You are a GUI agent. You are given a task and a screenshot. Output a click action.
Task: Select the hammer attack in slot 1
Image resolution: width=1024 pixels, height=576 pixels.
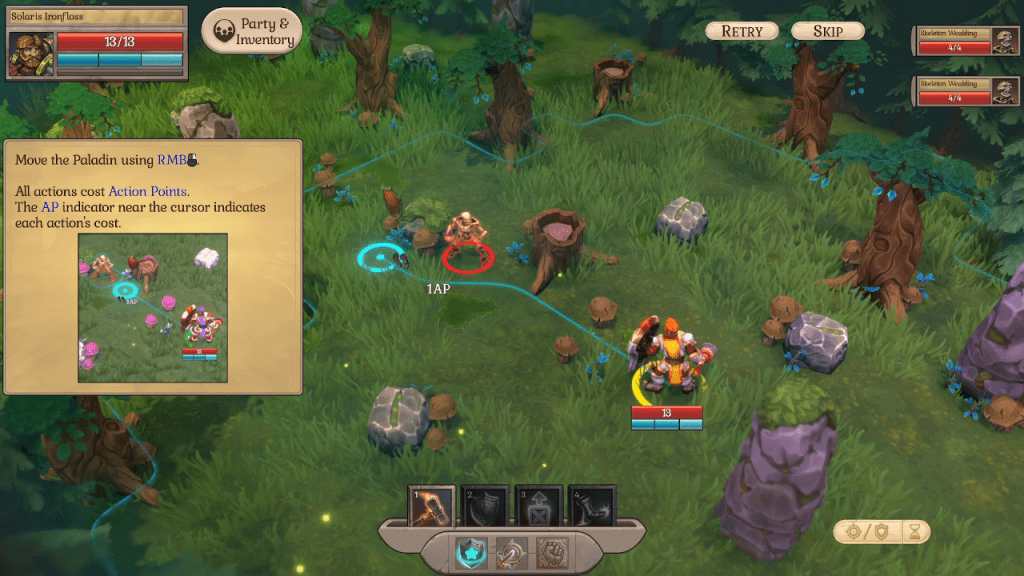(433, 506)
